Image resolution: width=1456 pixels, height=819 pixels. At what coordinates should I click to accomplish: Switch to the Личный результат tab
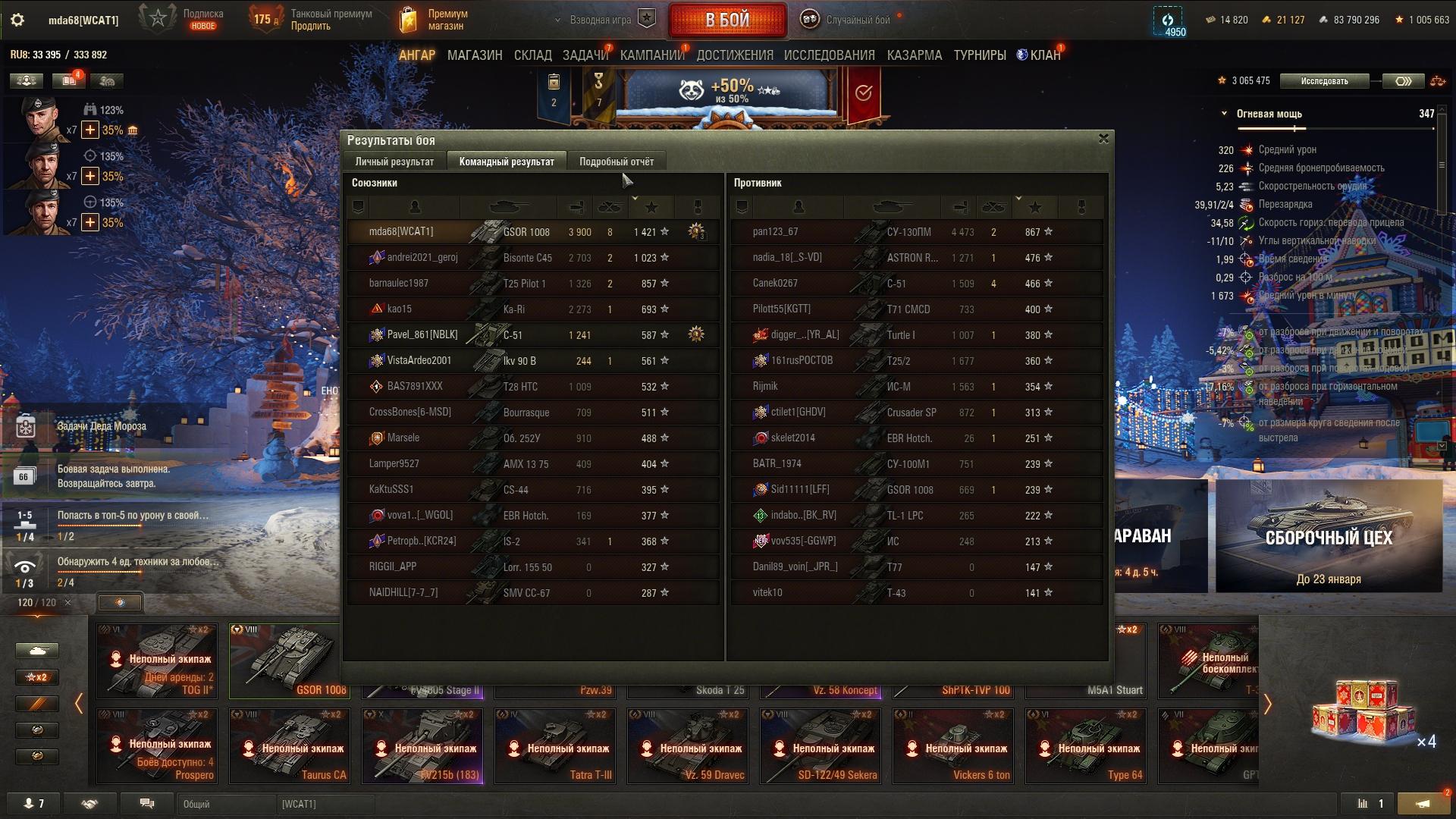point(394,162)
